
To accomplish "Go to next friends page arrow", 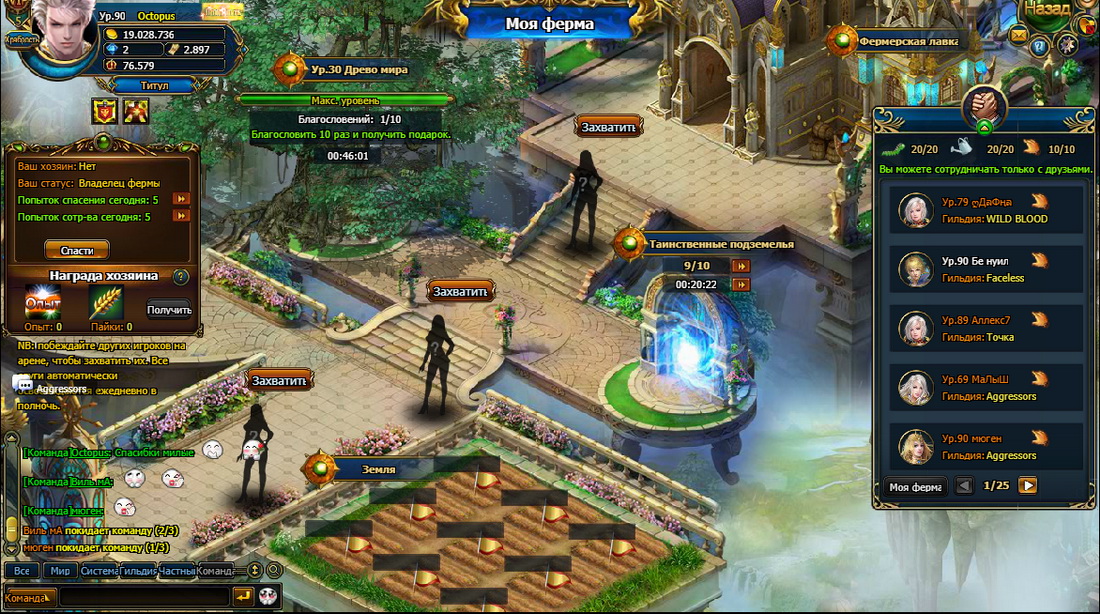I will (x=1027, y=486).
